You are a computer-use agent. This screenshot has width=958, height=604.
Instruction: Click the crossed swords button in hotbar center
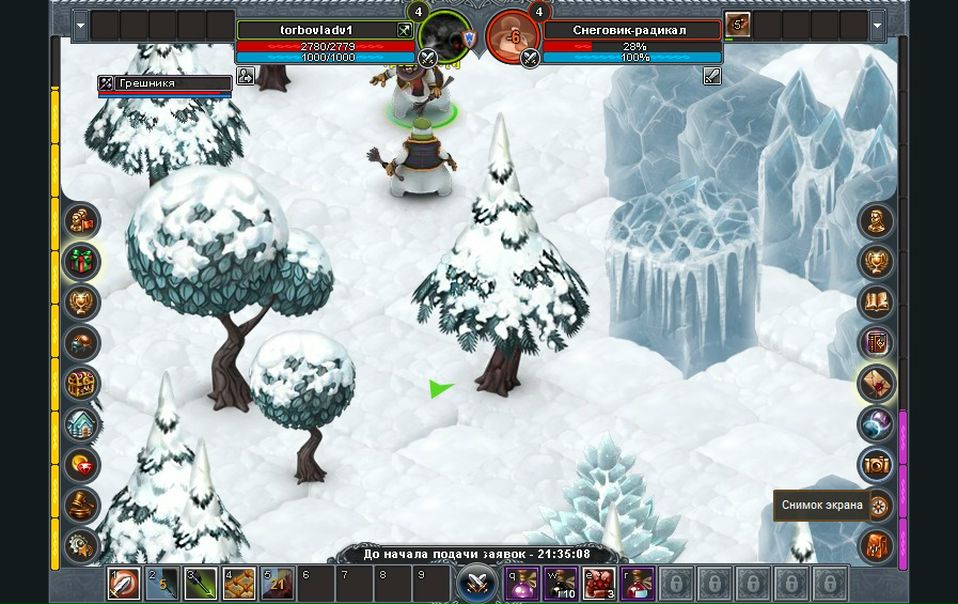click(x=477, y=582)
